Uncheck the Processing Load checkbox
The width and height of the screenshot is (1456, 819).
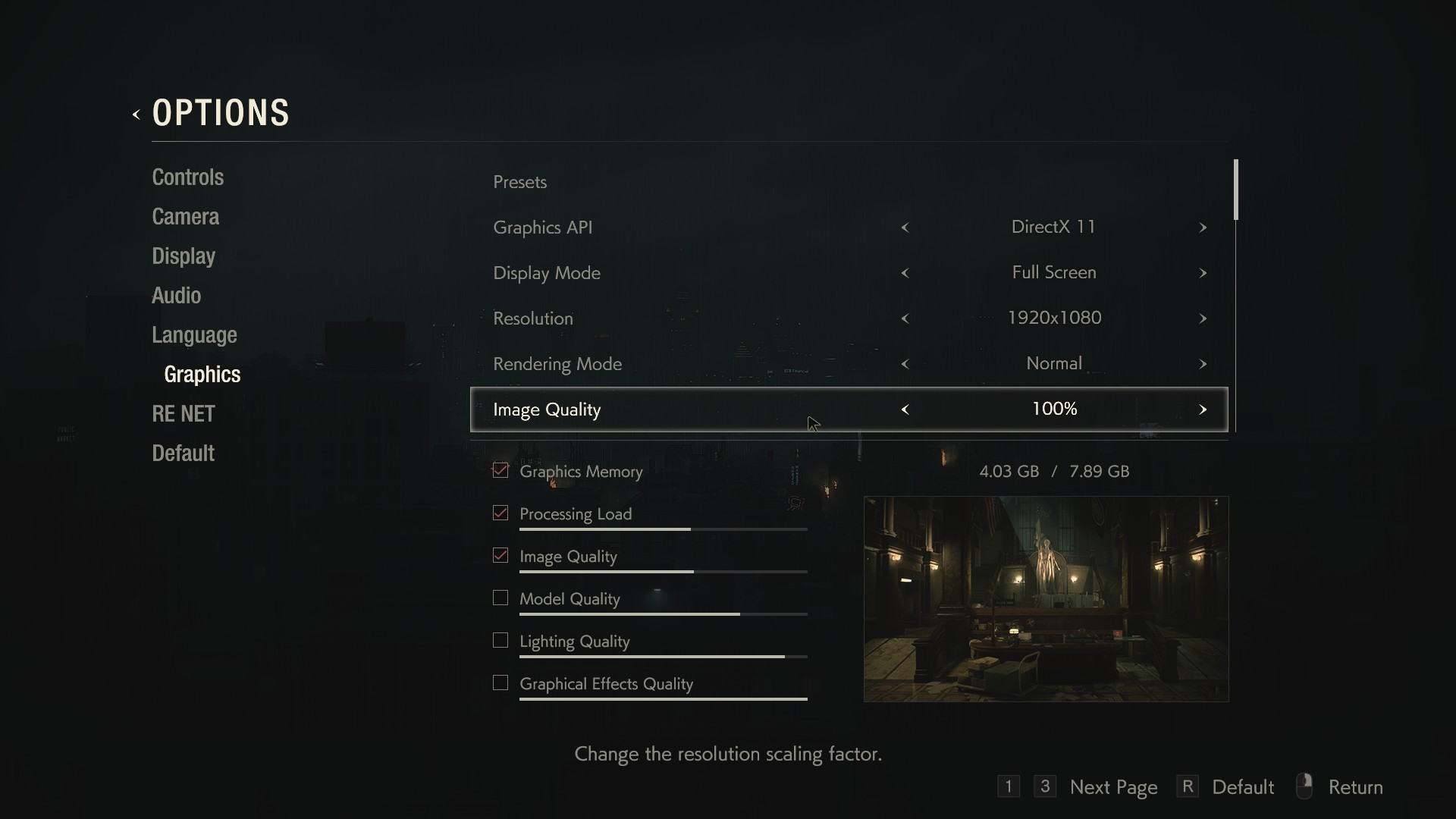pos(500,513)
